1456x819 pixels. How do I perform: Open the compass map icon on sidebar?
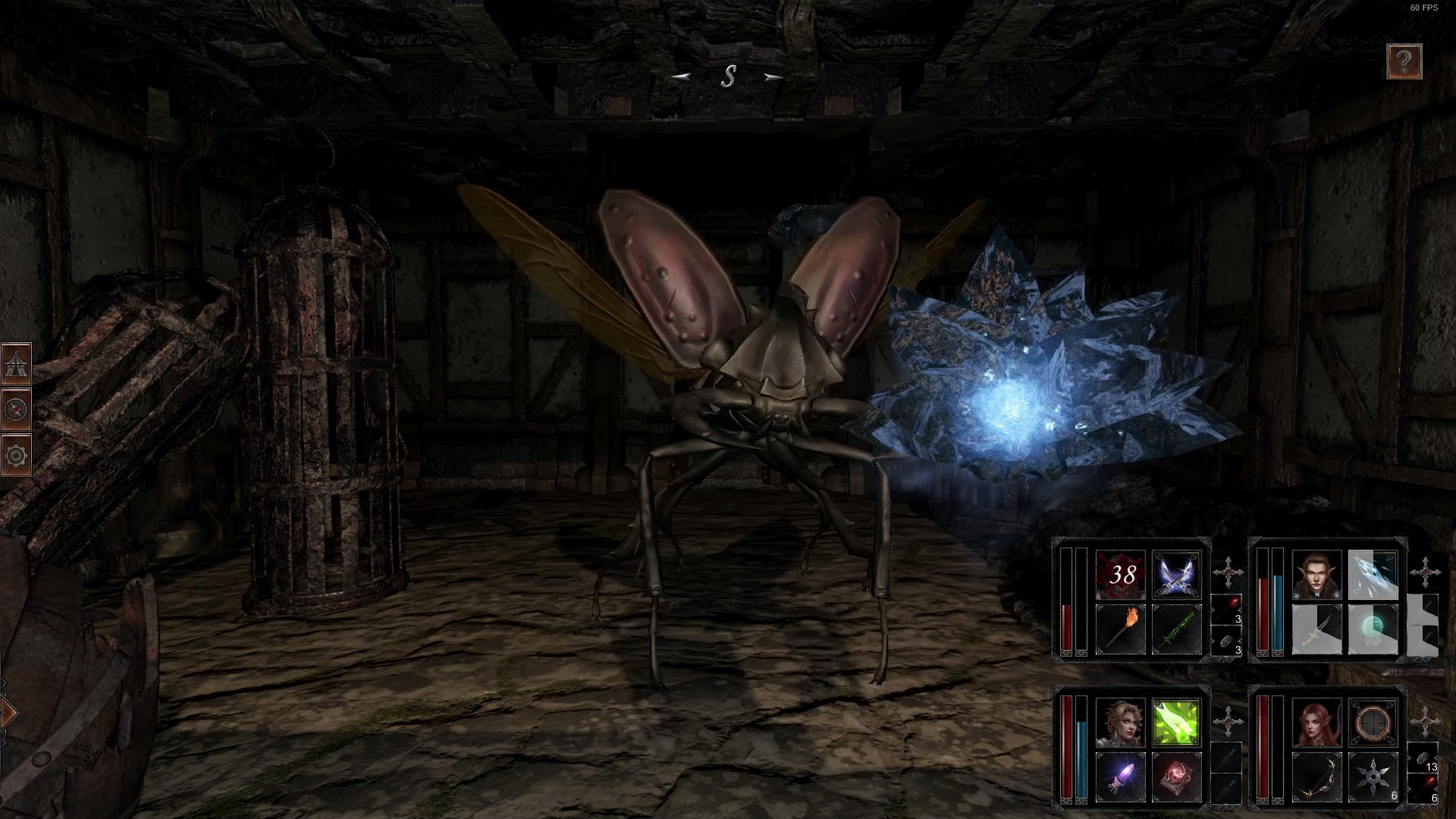[17, 407]
